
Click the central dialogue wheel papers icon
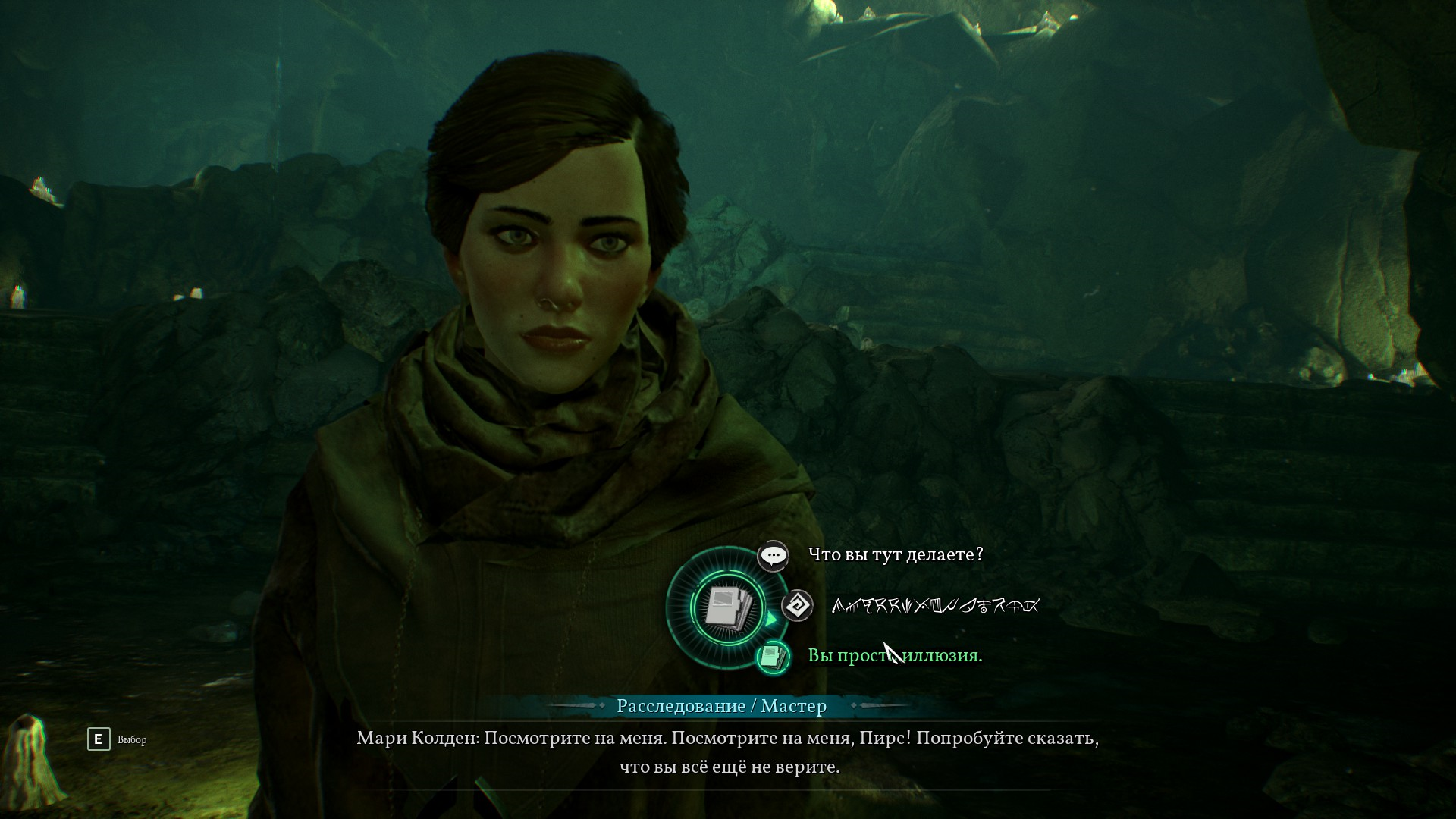(727, 607)
